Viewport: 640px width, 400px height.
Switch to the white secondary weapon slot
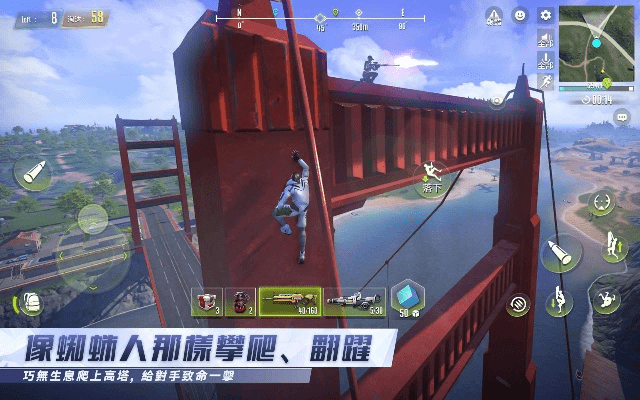tap(354, 300)
